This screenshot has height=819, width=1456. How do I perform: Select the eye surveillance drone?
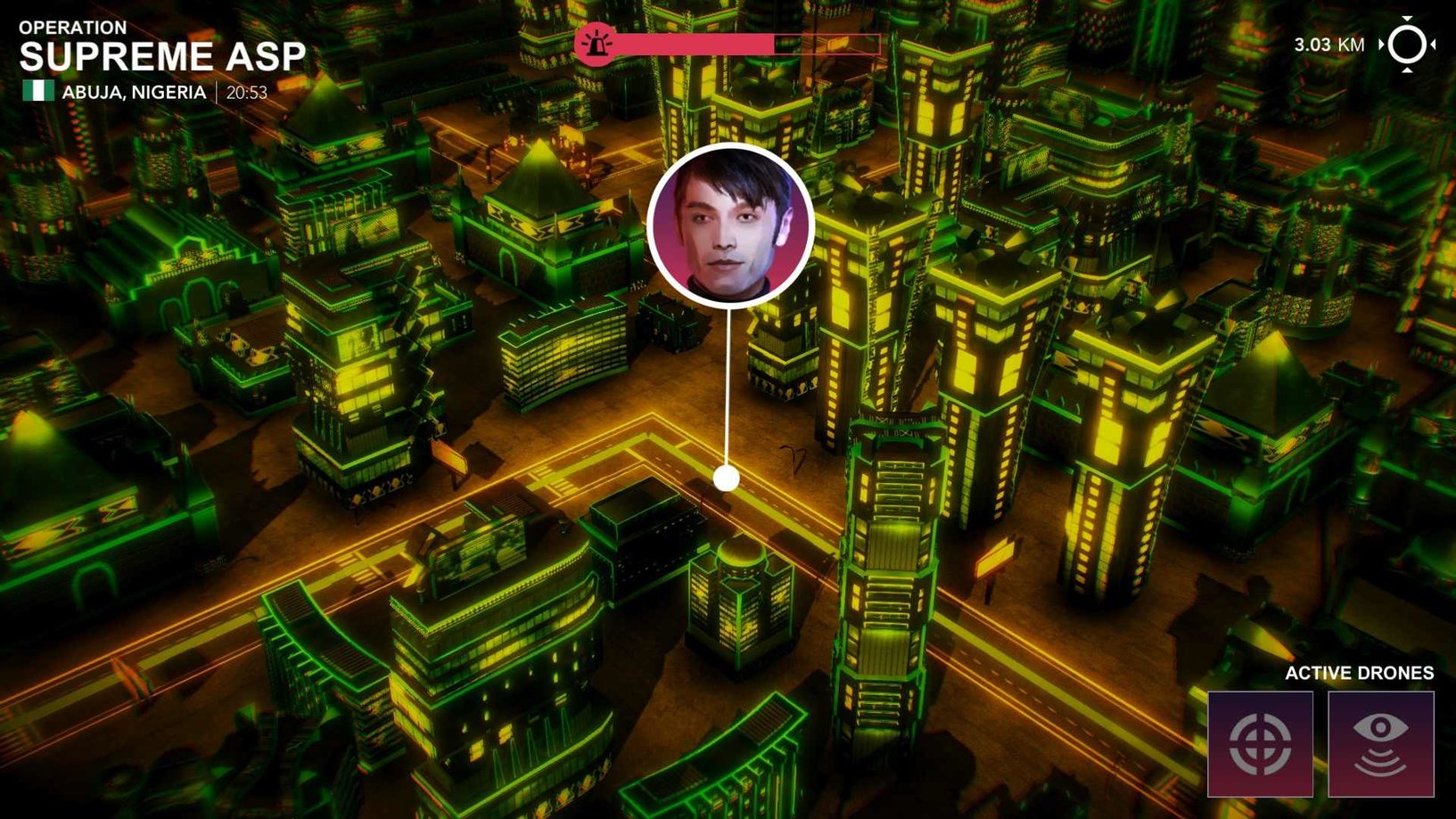(x=1380, y=744)
